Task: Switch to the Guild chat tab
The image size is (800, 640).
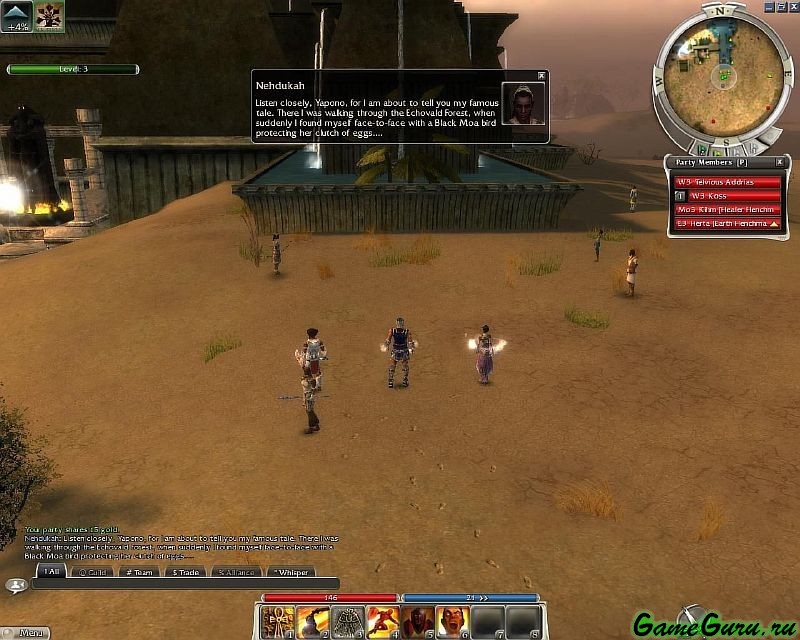Action: 94,572
